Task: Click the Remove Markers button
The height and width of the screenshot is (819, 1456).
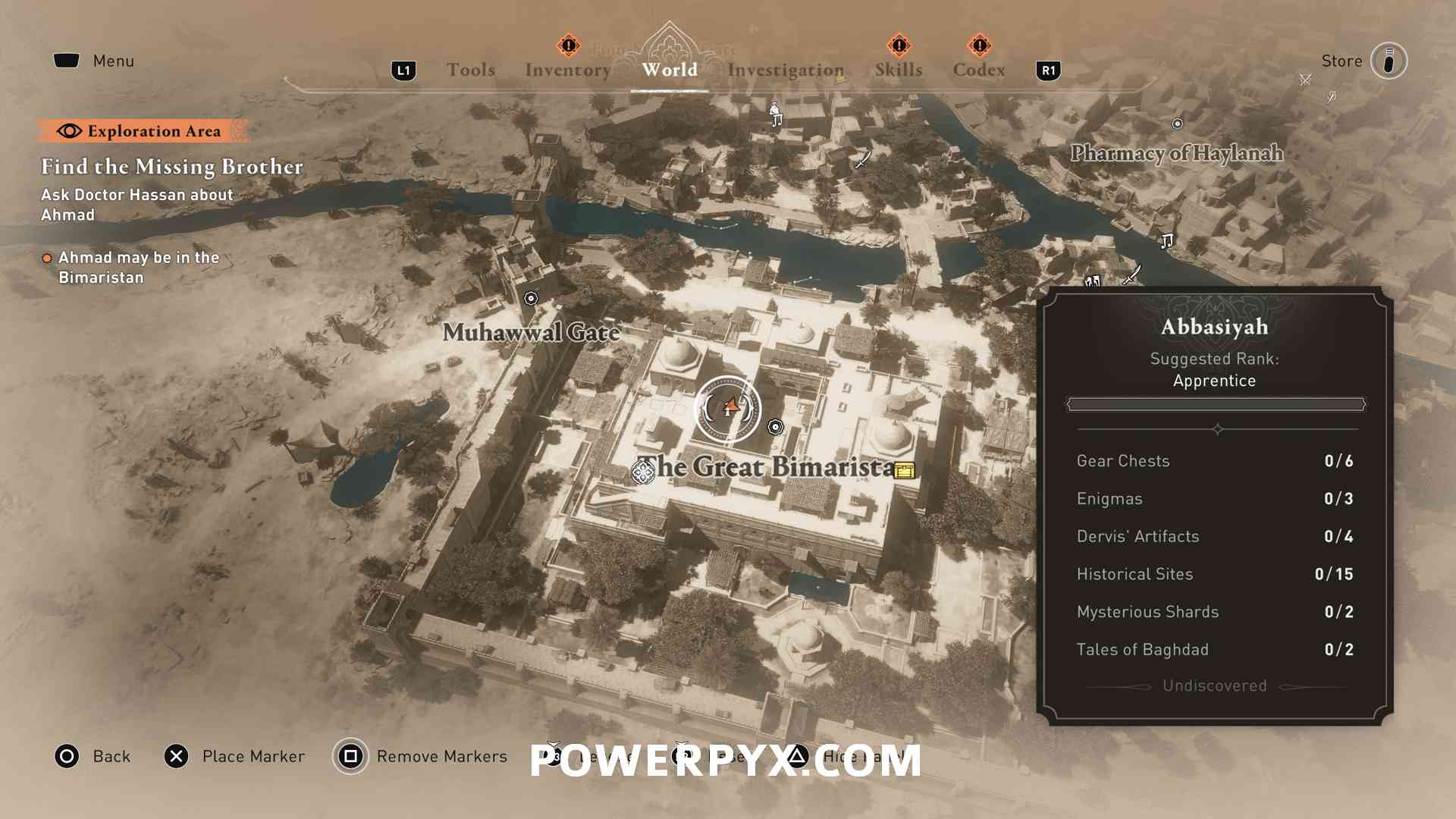Action: pos(422,756)
